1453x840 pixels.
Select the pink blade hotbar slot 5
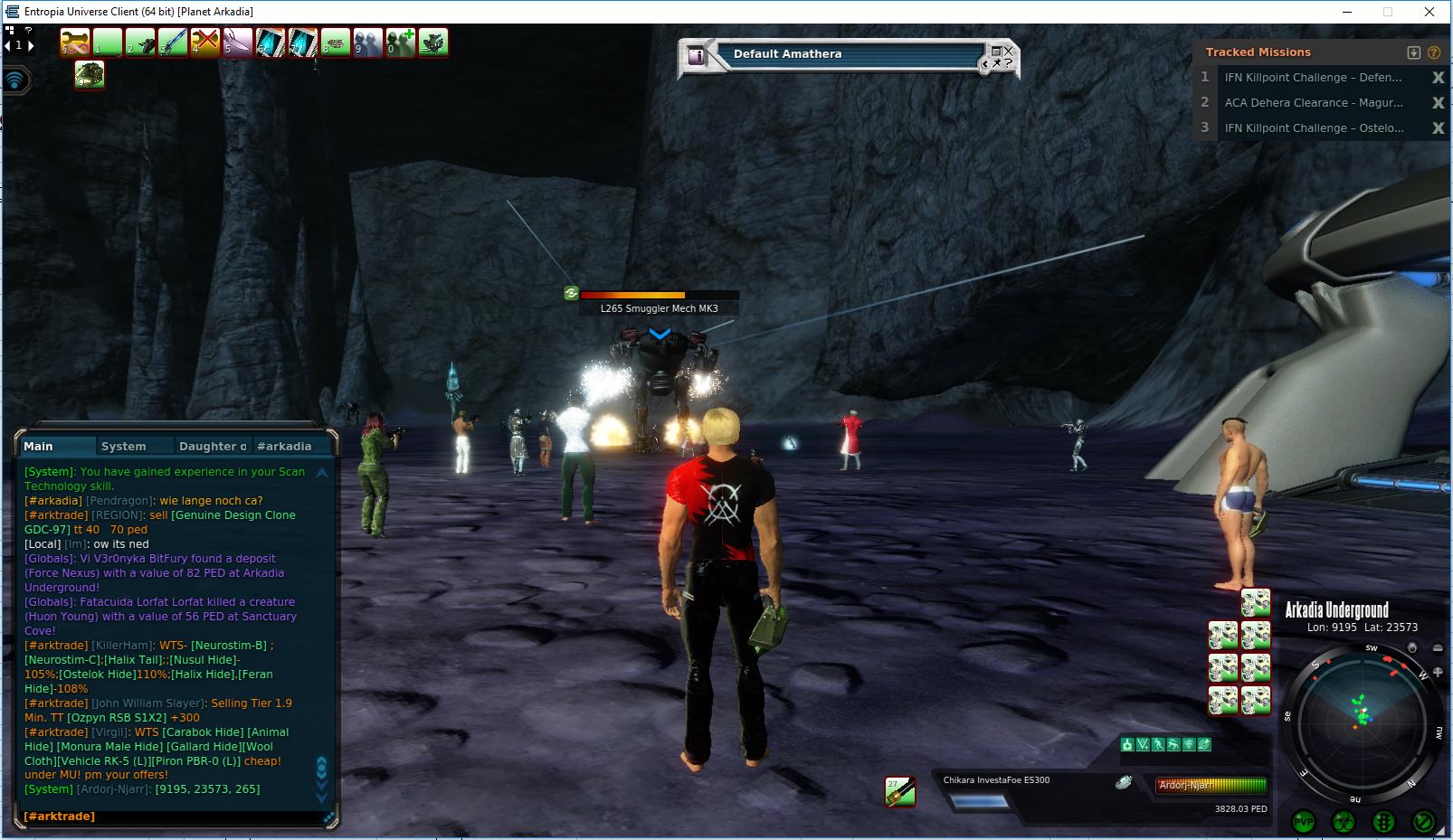238,42
